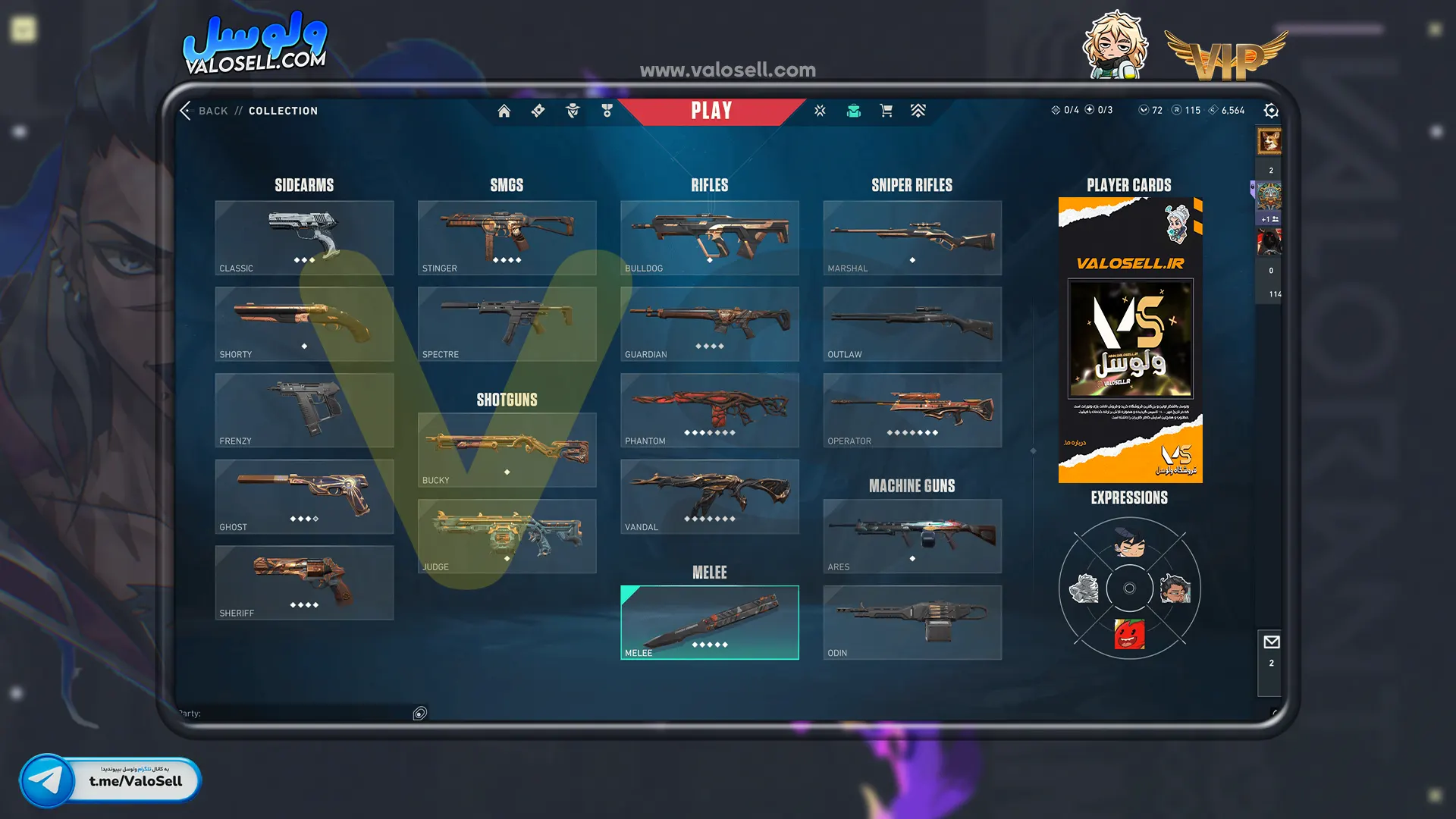Open the highlighted Melee knife tile

coord(709,622)
